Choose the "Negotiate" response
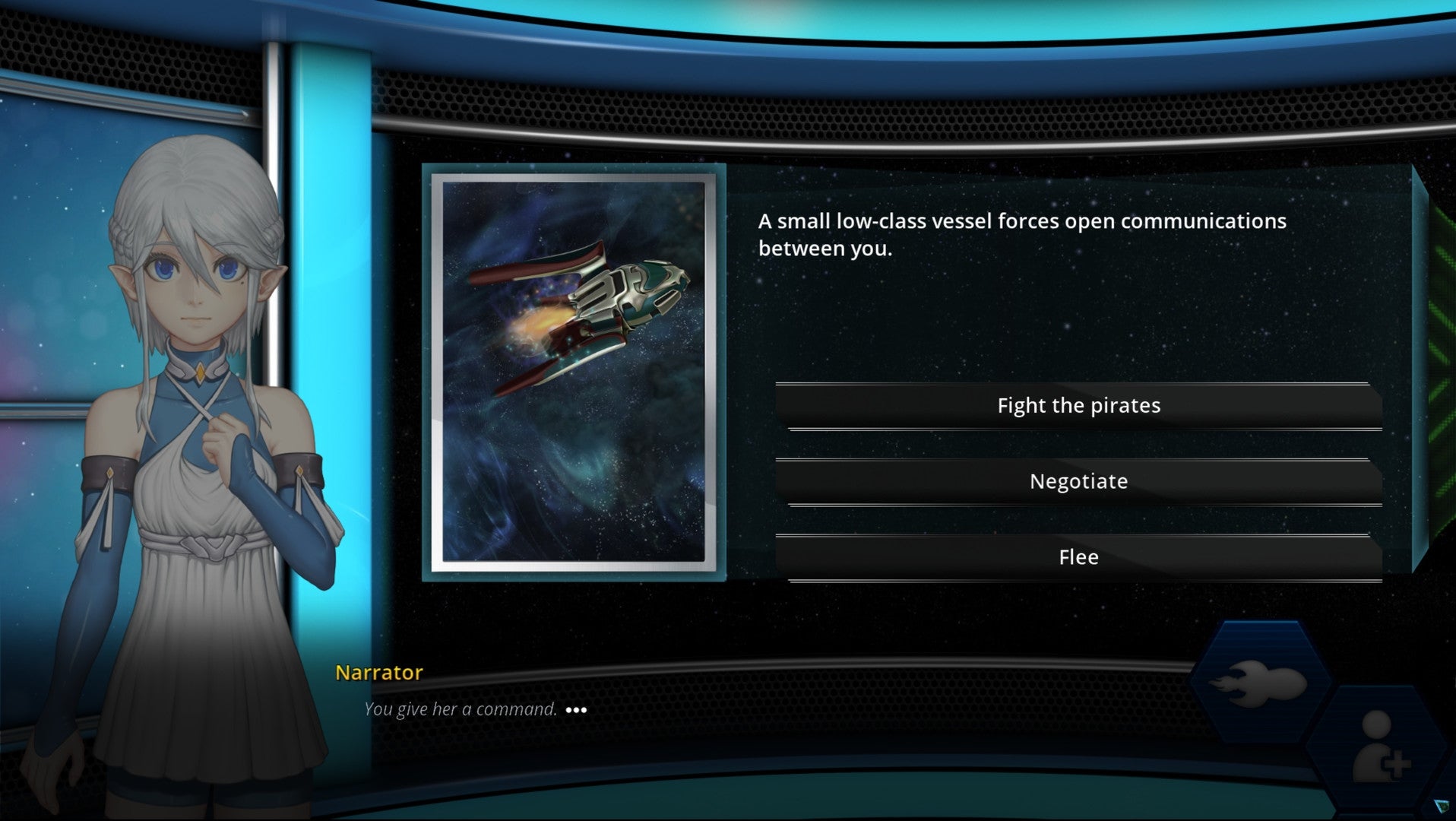 tap(1078, 480)
